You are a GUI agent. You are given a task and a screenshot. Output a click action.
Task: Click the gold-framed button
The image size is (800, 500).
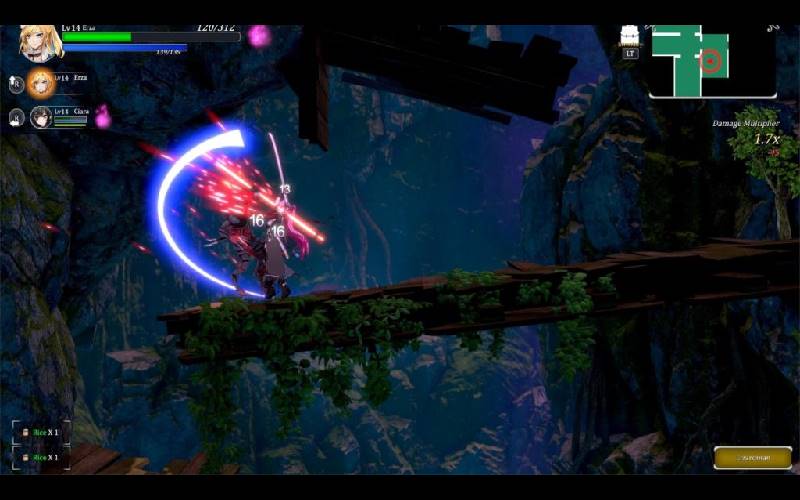tap(752, 457)
